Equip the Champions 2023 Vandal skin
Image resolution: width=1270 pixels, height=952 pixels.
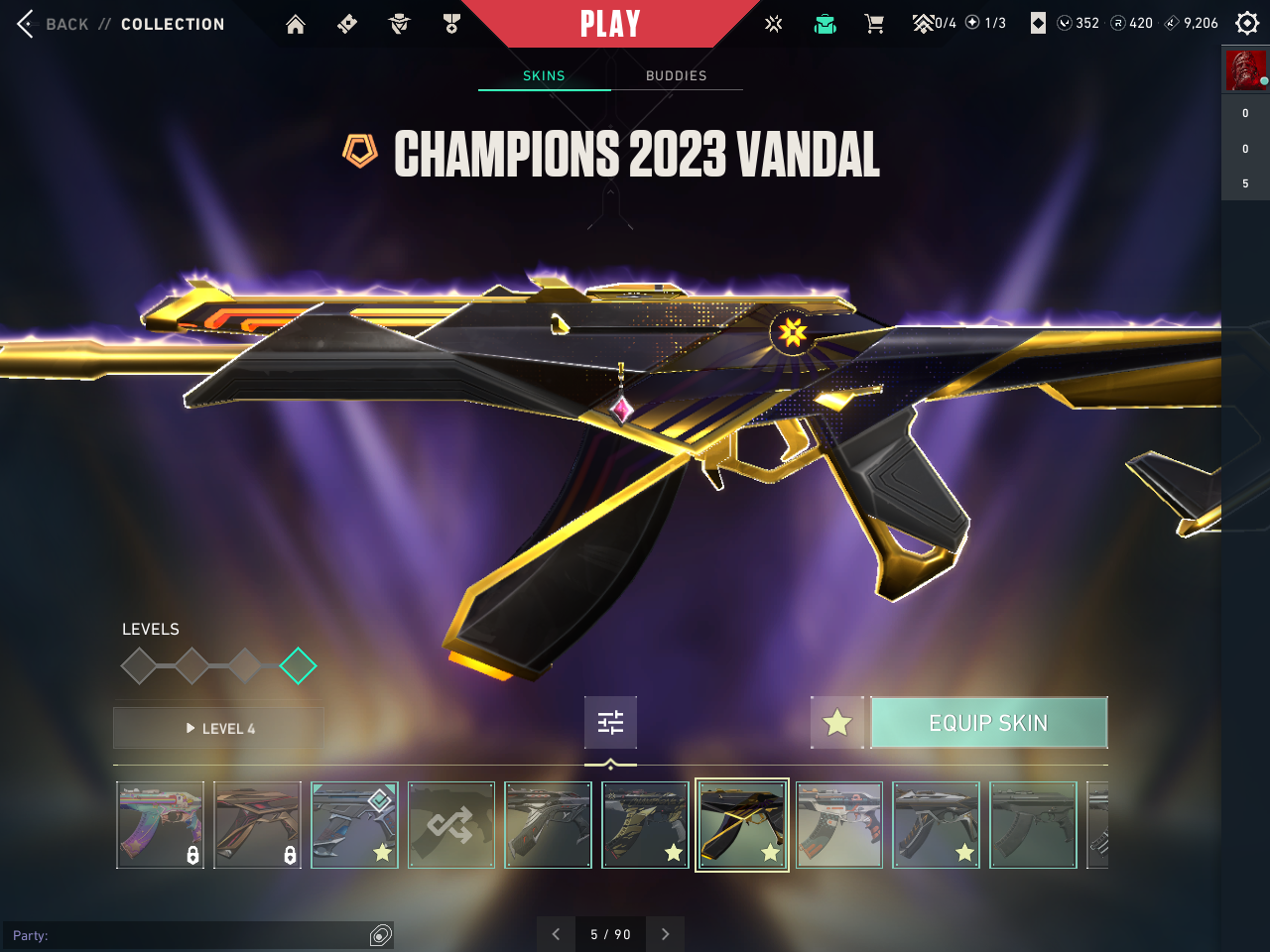(988, 723)
